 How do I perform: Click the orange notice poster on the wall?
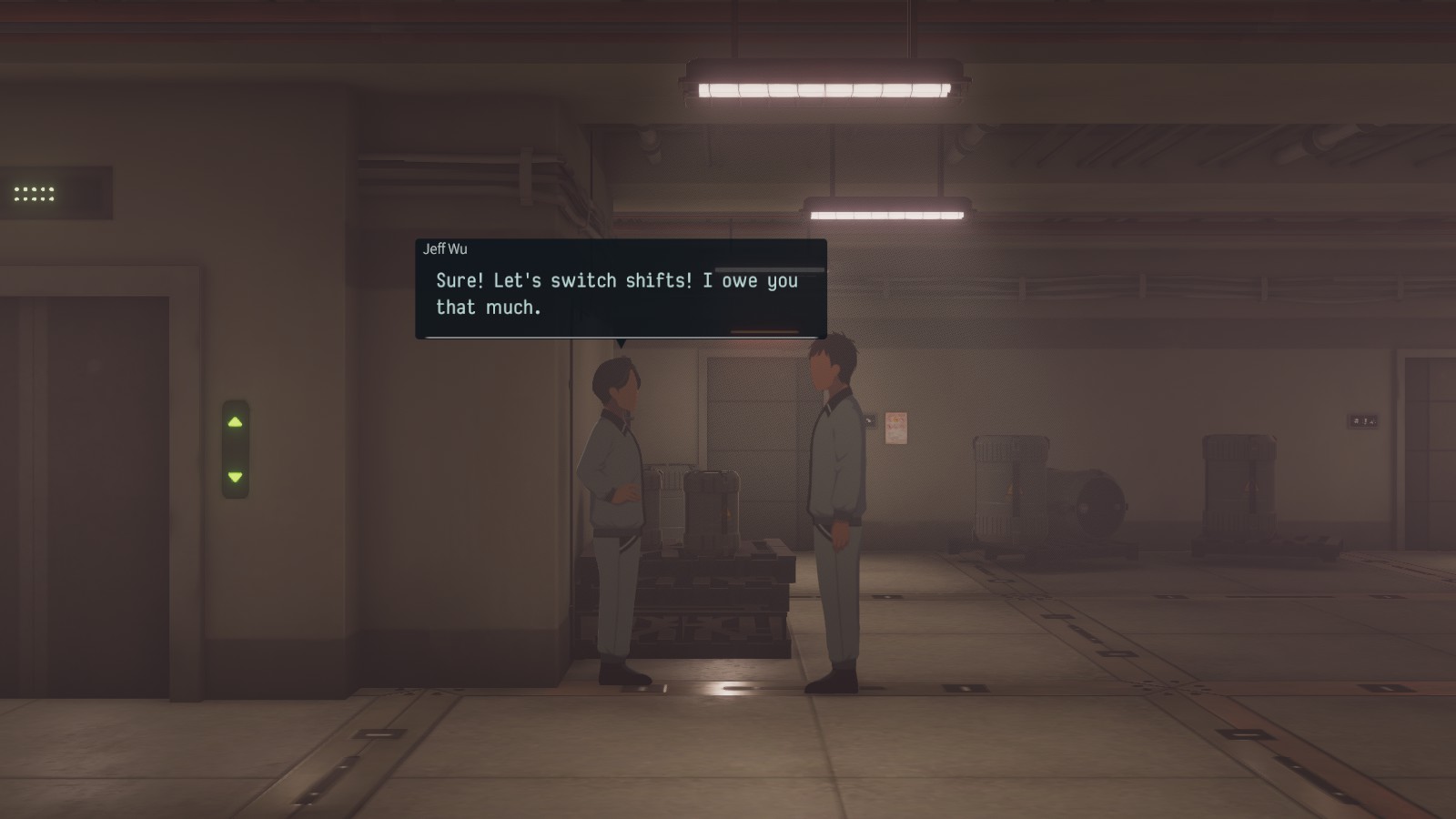click(x=896, y=428)
